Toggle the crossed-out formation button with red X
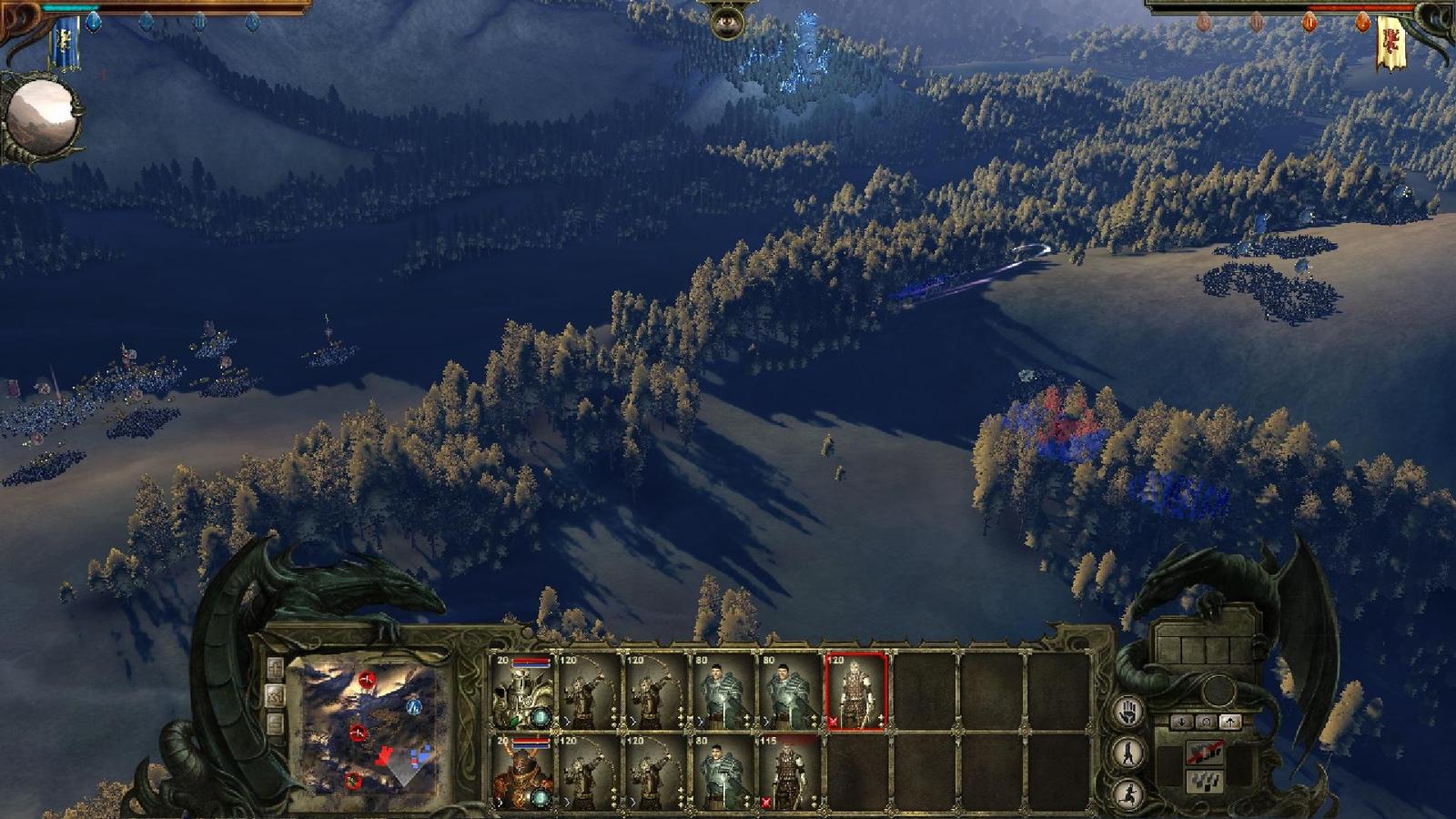Screen dimensions: 1456x819 tap(1205, 753)
